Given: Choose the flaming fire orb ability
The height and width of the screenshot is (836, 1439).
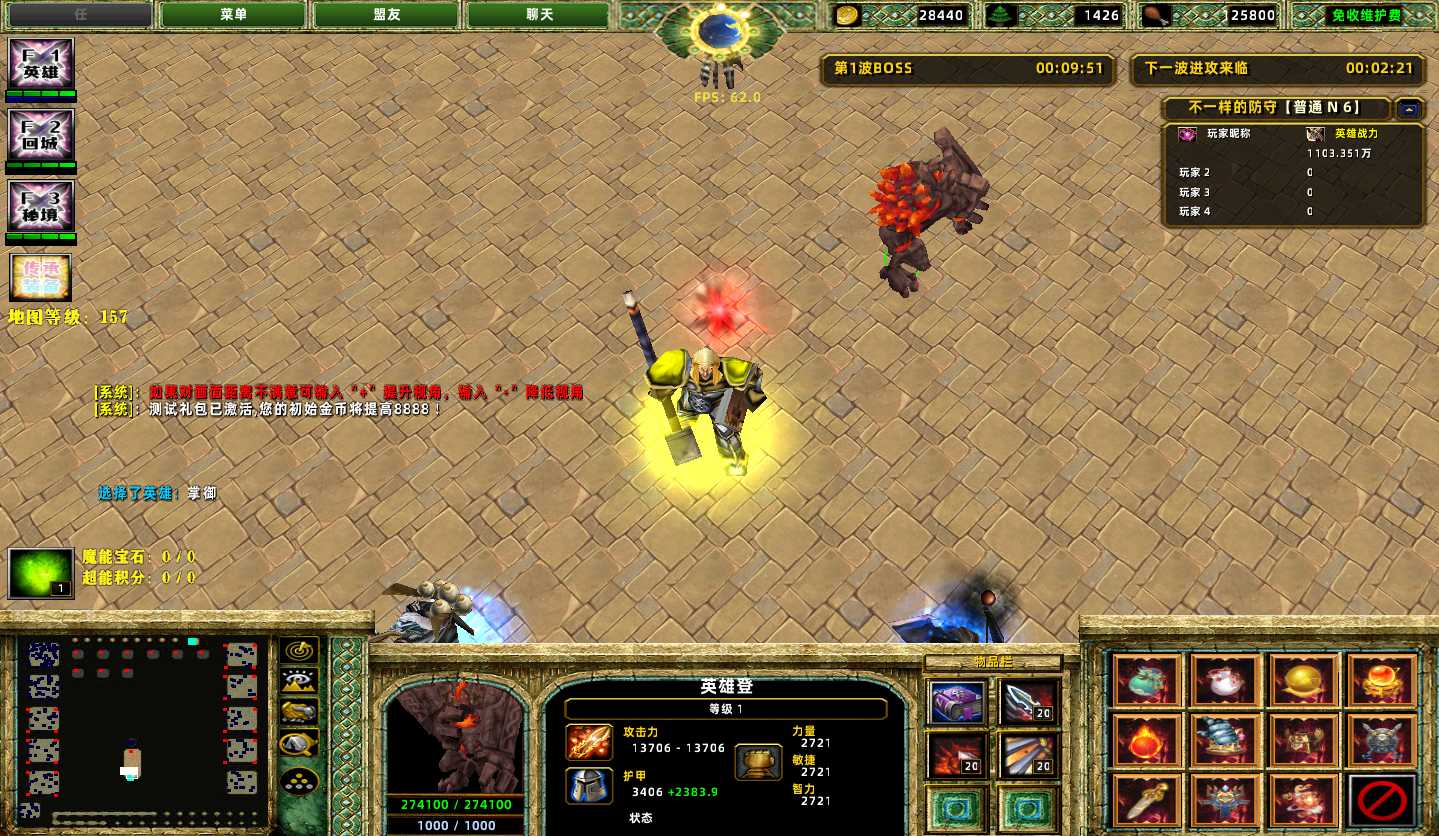Looking at the screenshot, I should point(1148,741).
